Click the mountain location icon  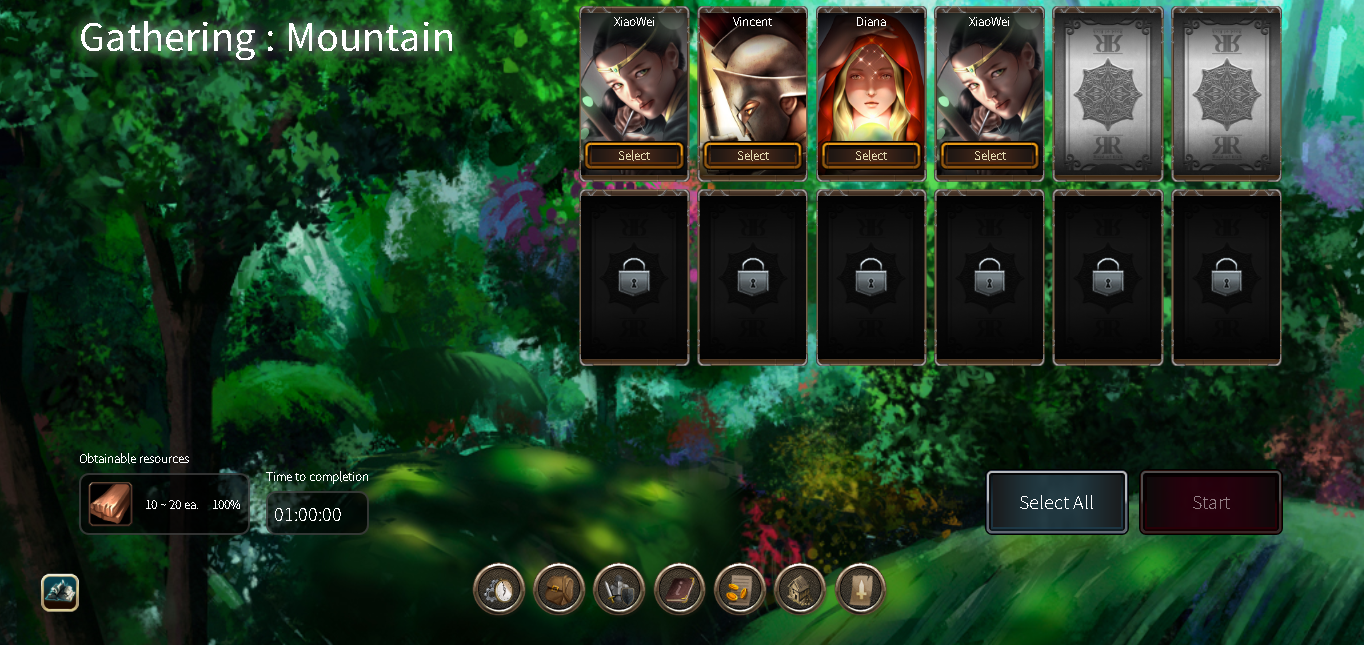pyautogui.click(x=60, y=592)
